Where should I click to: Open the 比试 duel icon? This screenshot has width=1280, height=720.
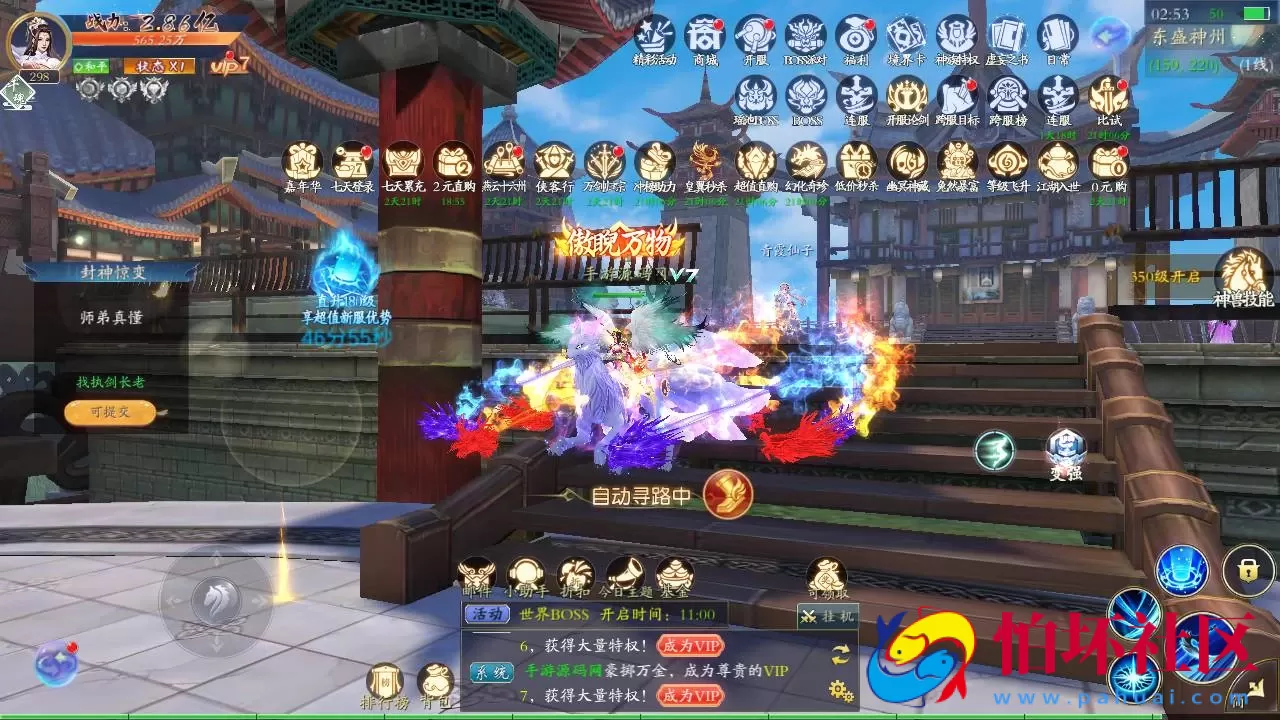[1108, 97]
